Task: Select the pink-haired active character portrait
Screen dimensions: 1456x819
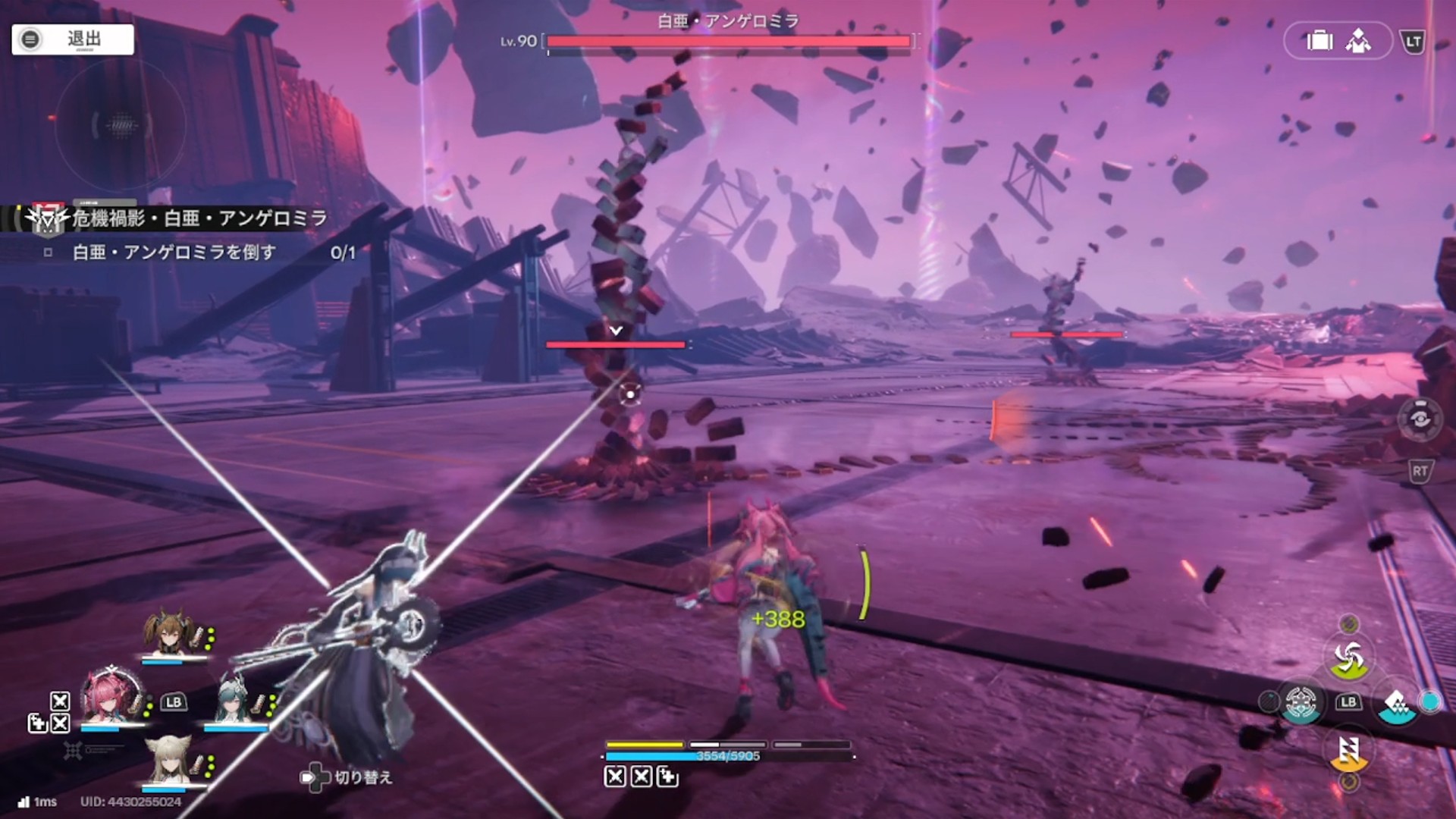Action: [112, 696]
